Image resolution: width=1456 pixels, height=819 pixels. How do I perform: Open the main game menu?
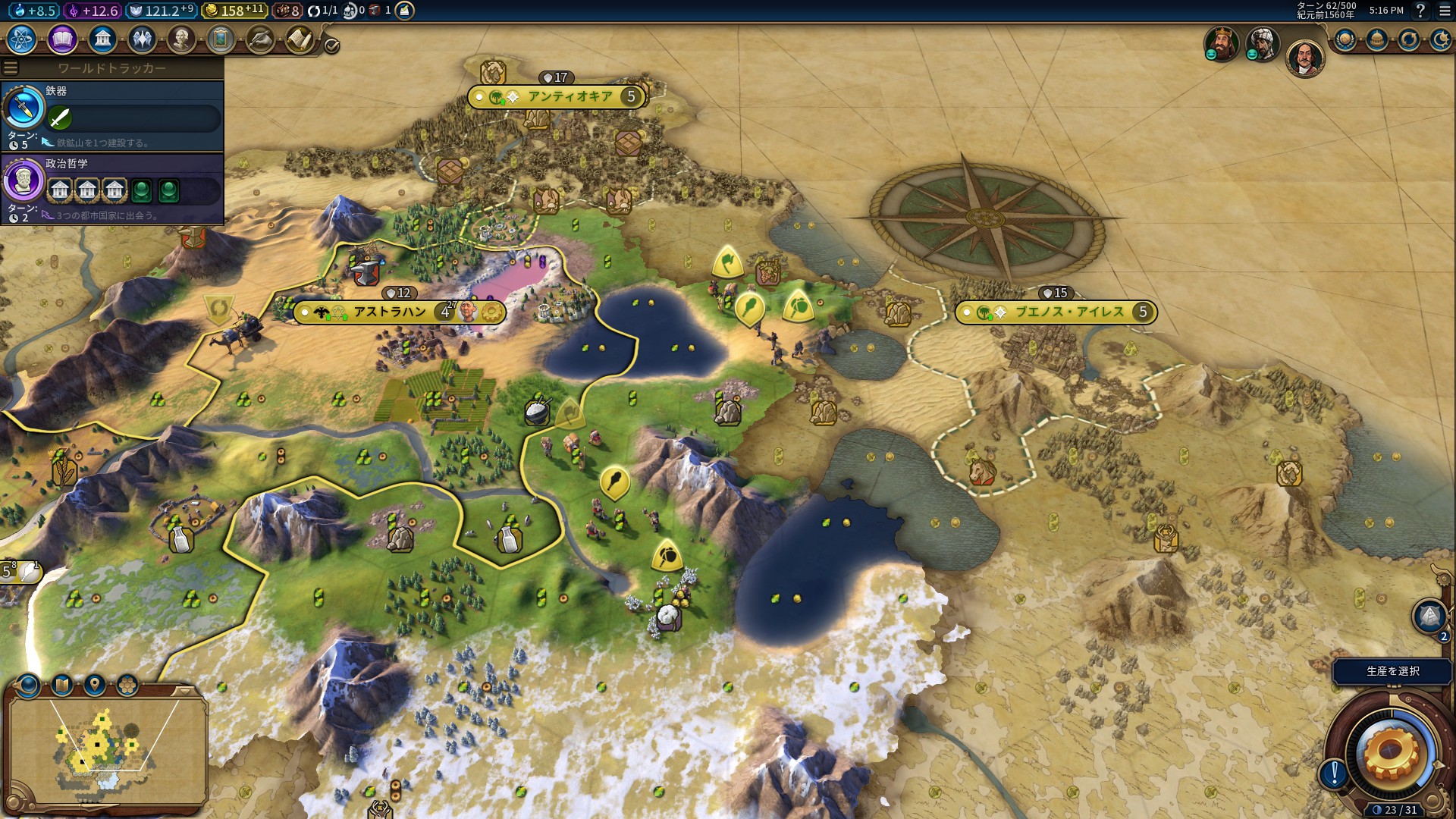1444,11
